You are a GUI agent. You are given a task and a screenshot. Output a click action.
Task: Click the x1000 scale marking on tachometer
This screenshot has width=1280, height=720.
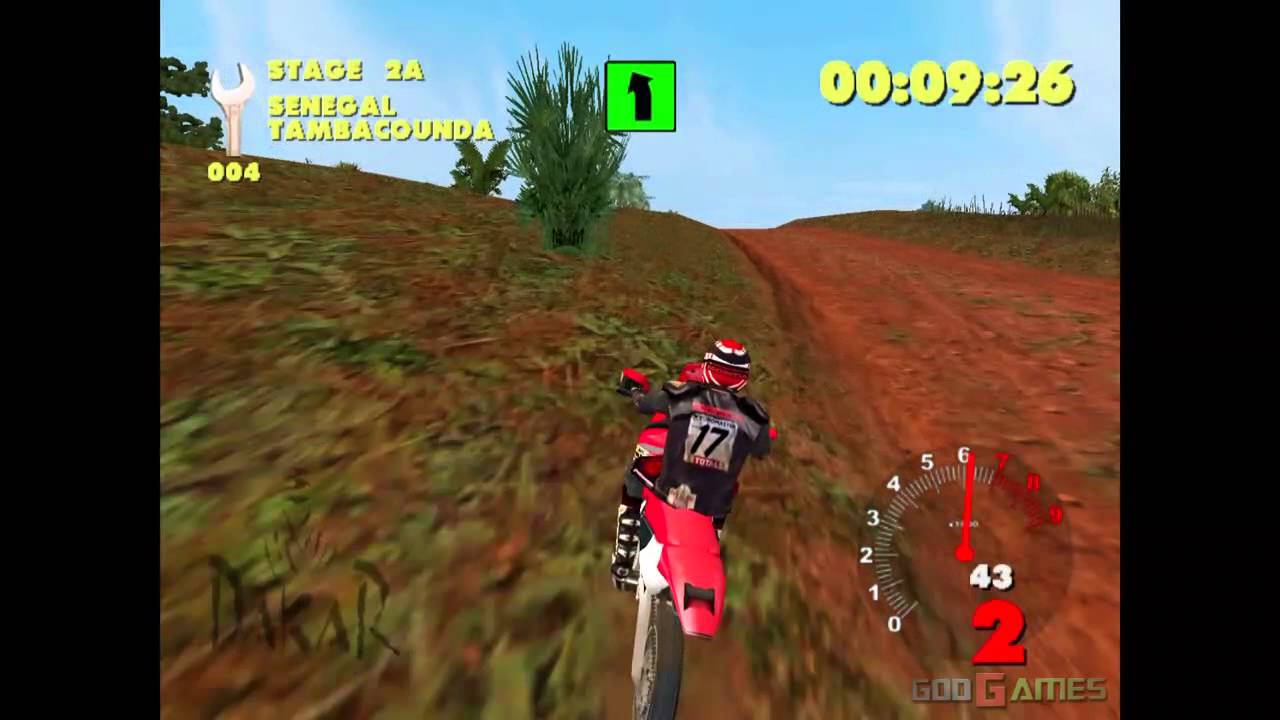click(x=964, y=522)
